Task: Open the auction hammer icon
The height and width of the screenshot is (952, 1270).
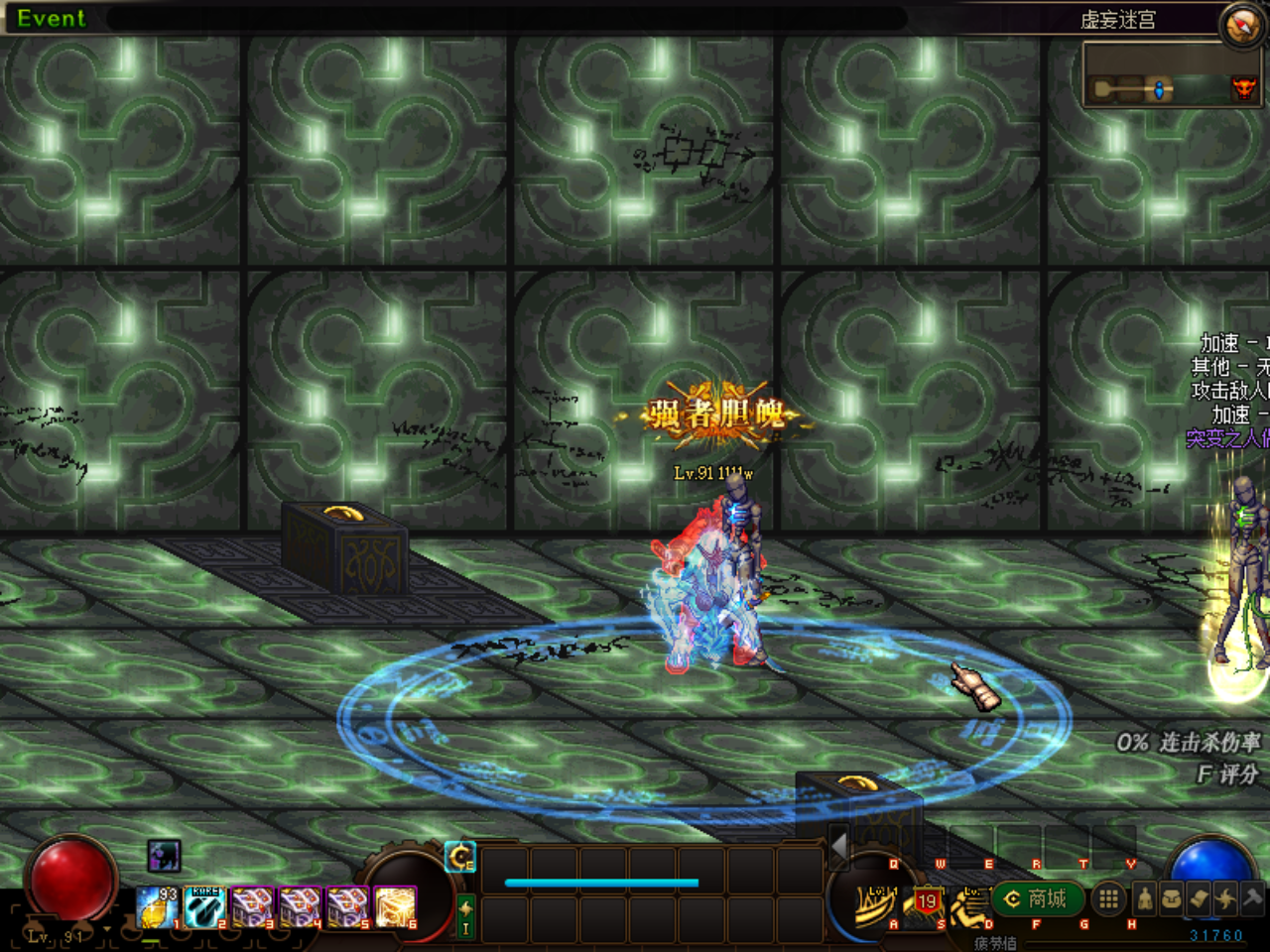Action: tap(1251, 897)
